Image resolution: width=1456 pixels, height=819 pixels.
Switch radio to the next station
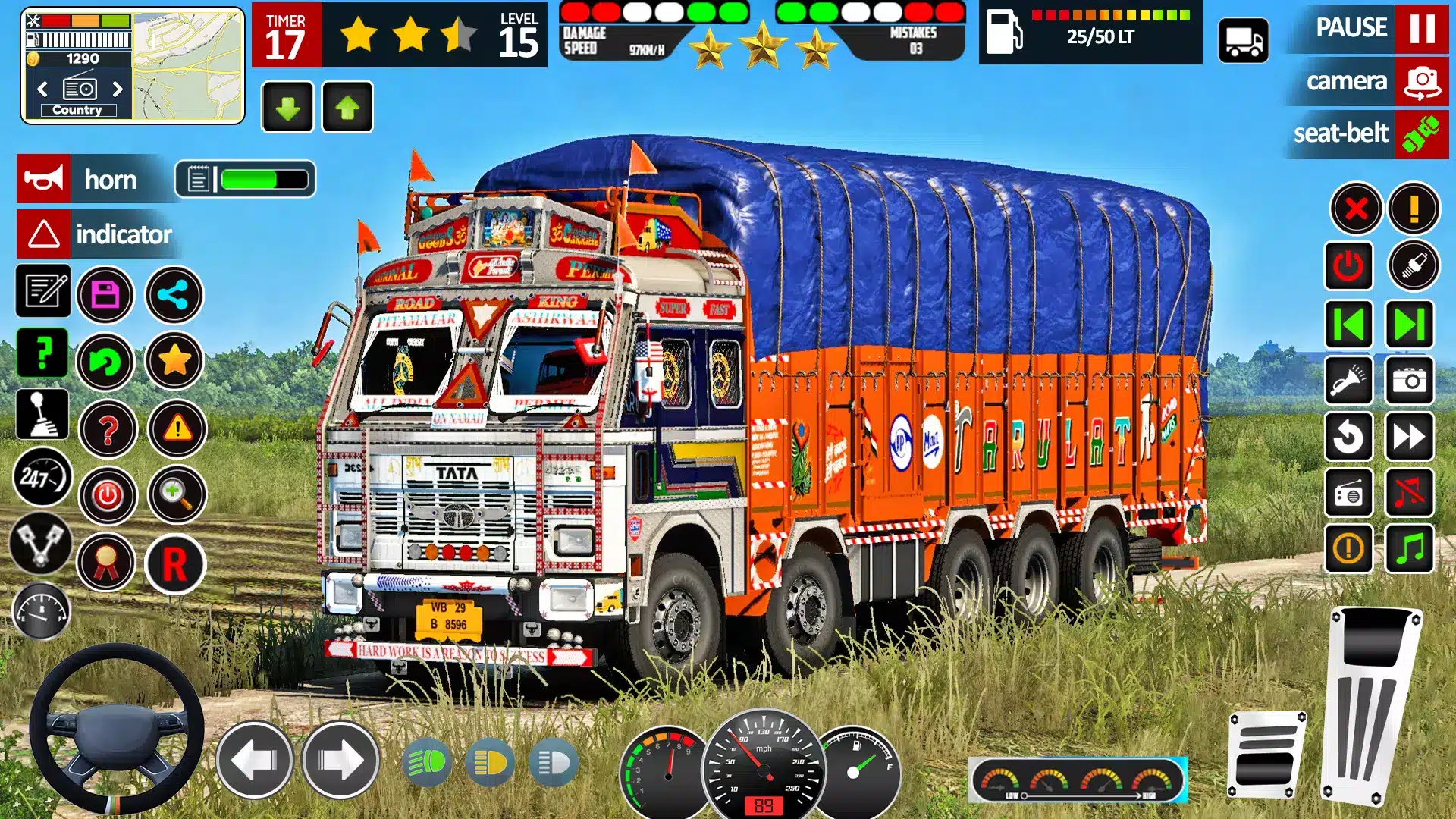pos(118,89)
